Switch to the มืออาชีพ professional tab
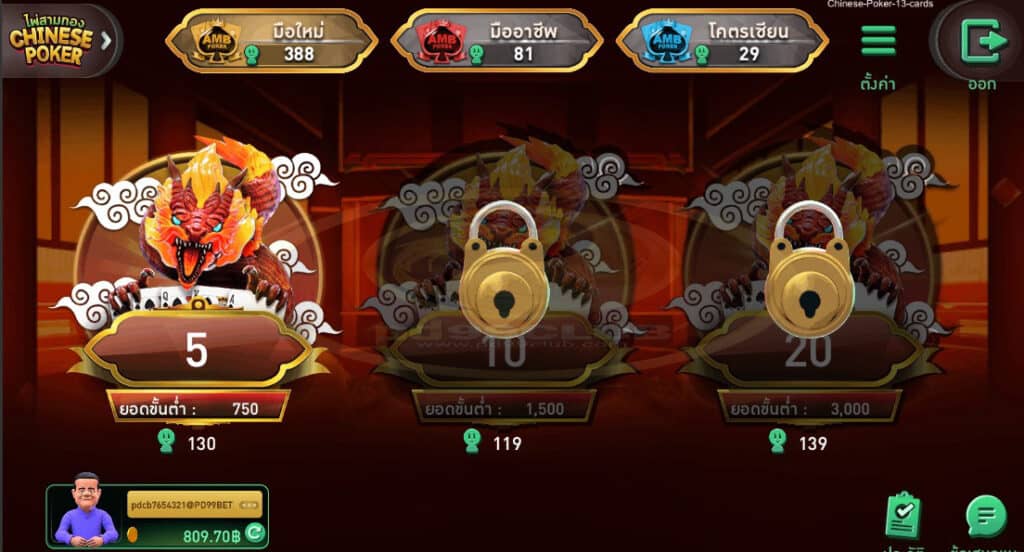Viewport: 1024px width, 552px height. (497, 40)
